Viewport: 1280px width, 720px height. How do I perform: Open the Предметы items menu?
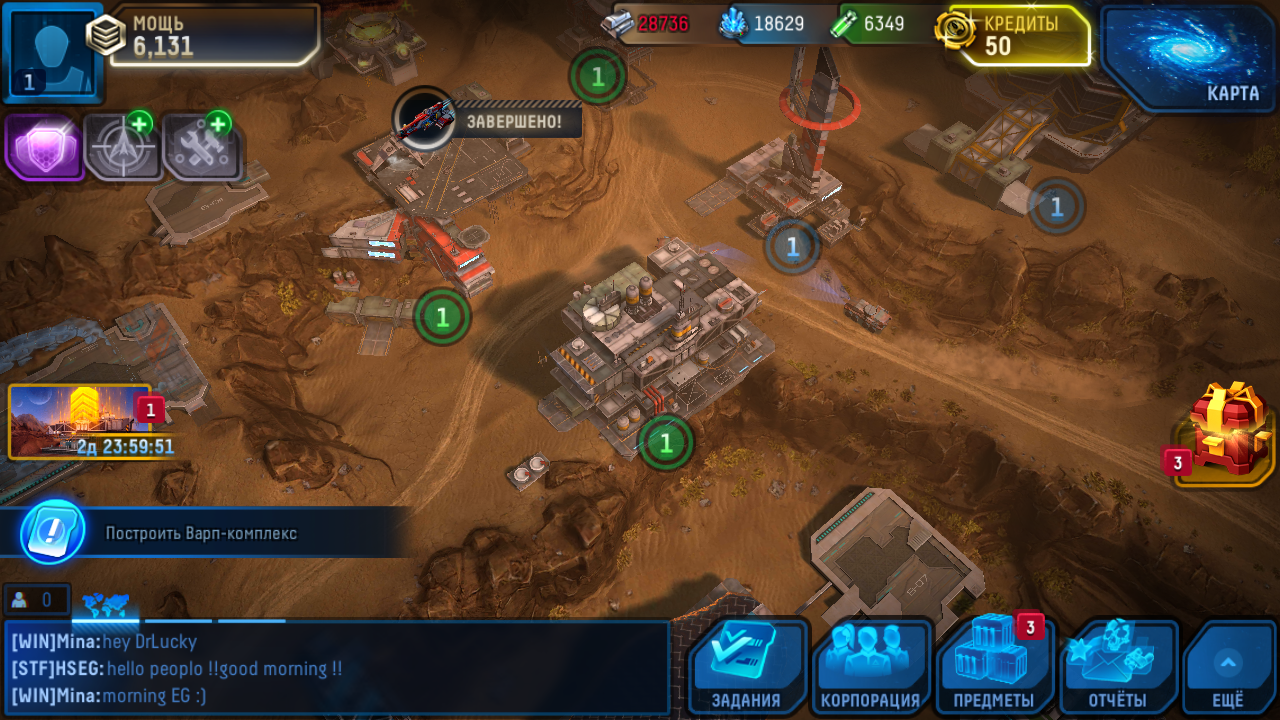[x=994, y=667]
